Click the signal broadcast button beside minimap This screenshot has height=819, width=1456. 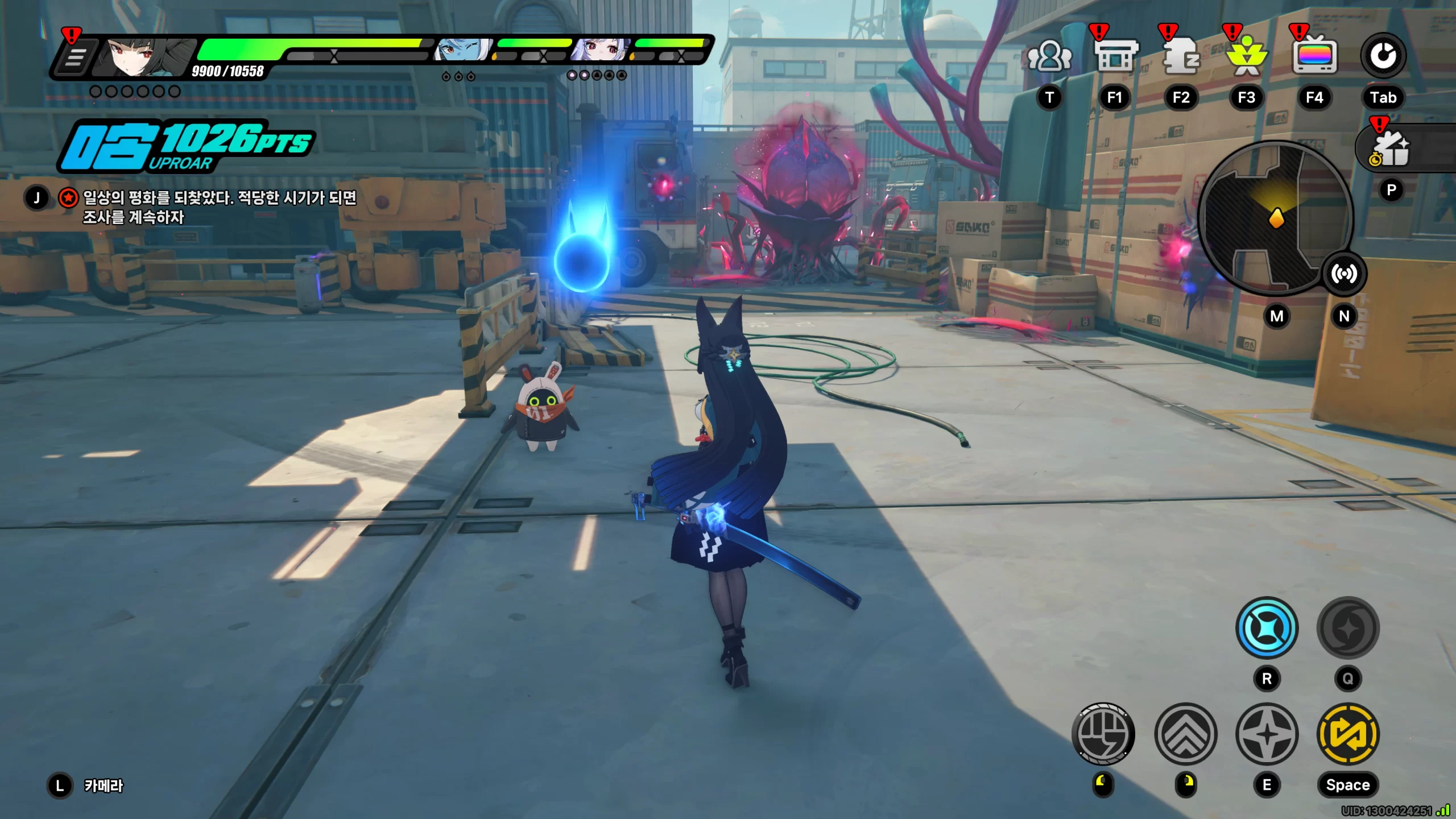pos(1344,274)
